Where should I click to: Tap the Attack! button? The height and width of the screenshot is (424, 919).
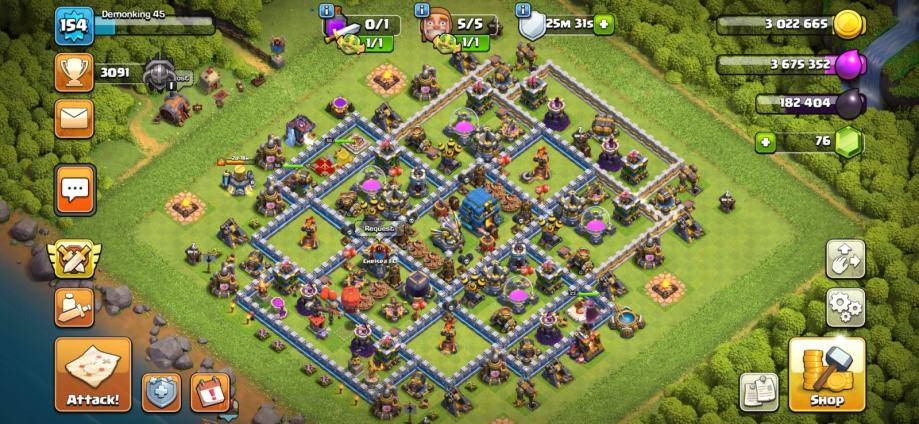click(93, 374)
